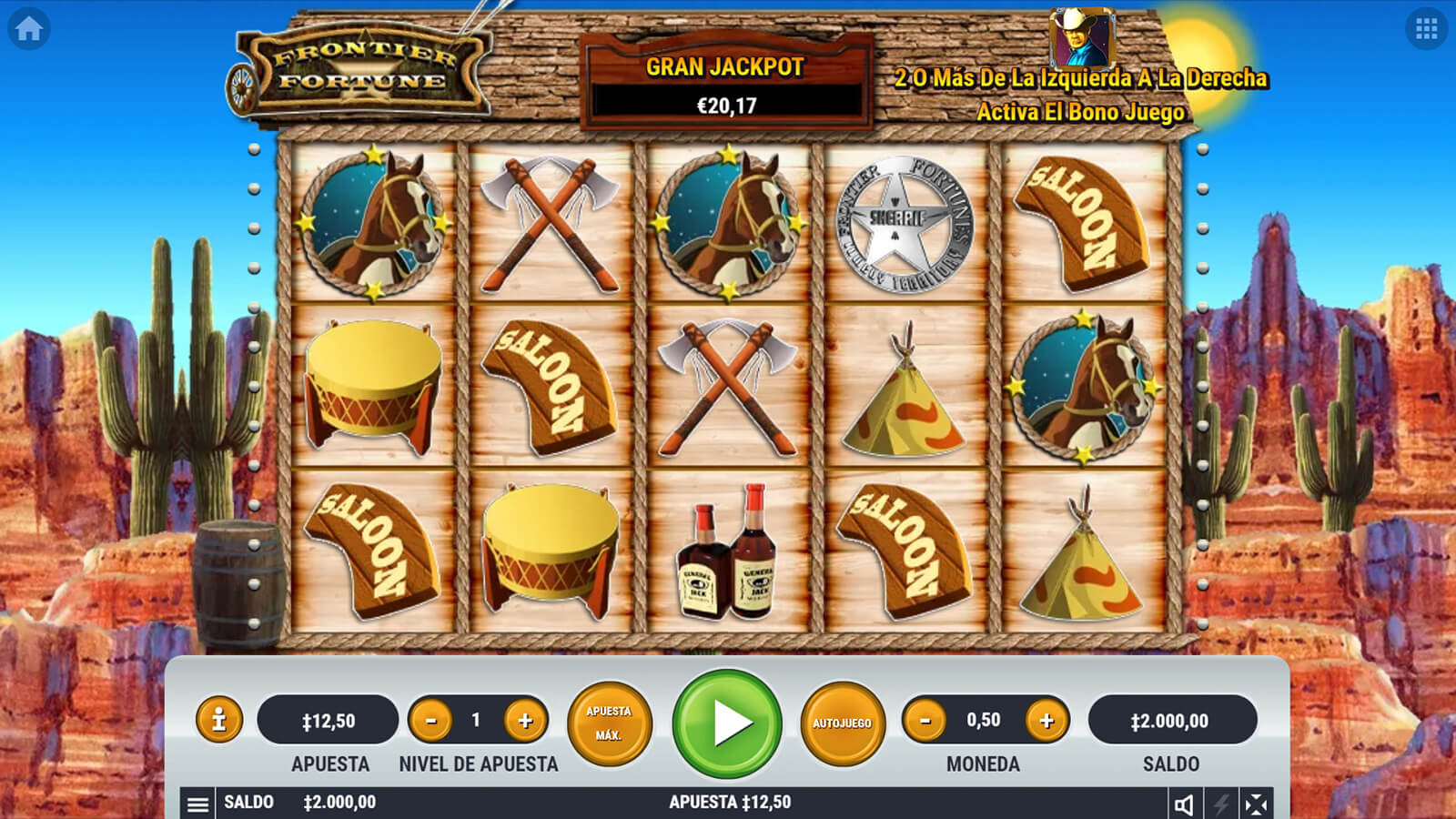Spin the reels with the green play button

[x=727, y=723]
